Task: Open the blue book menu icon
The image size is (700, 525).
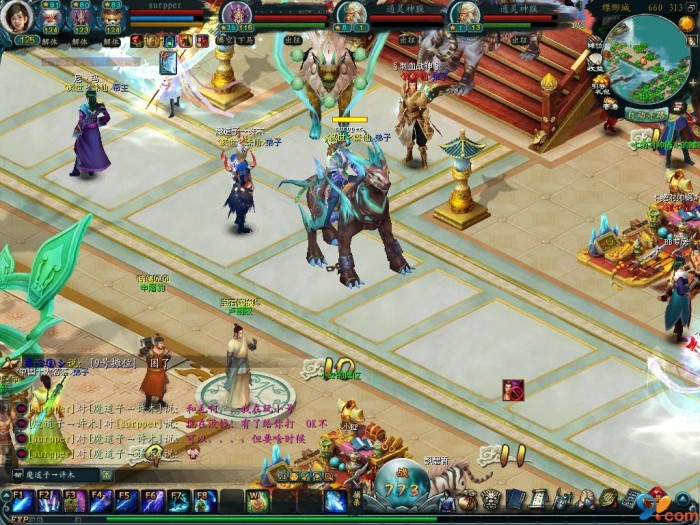Action: 514,498
